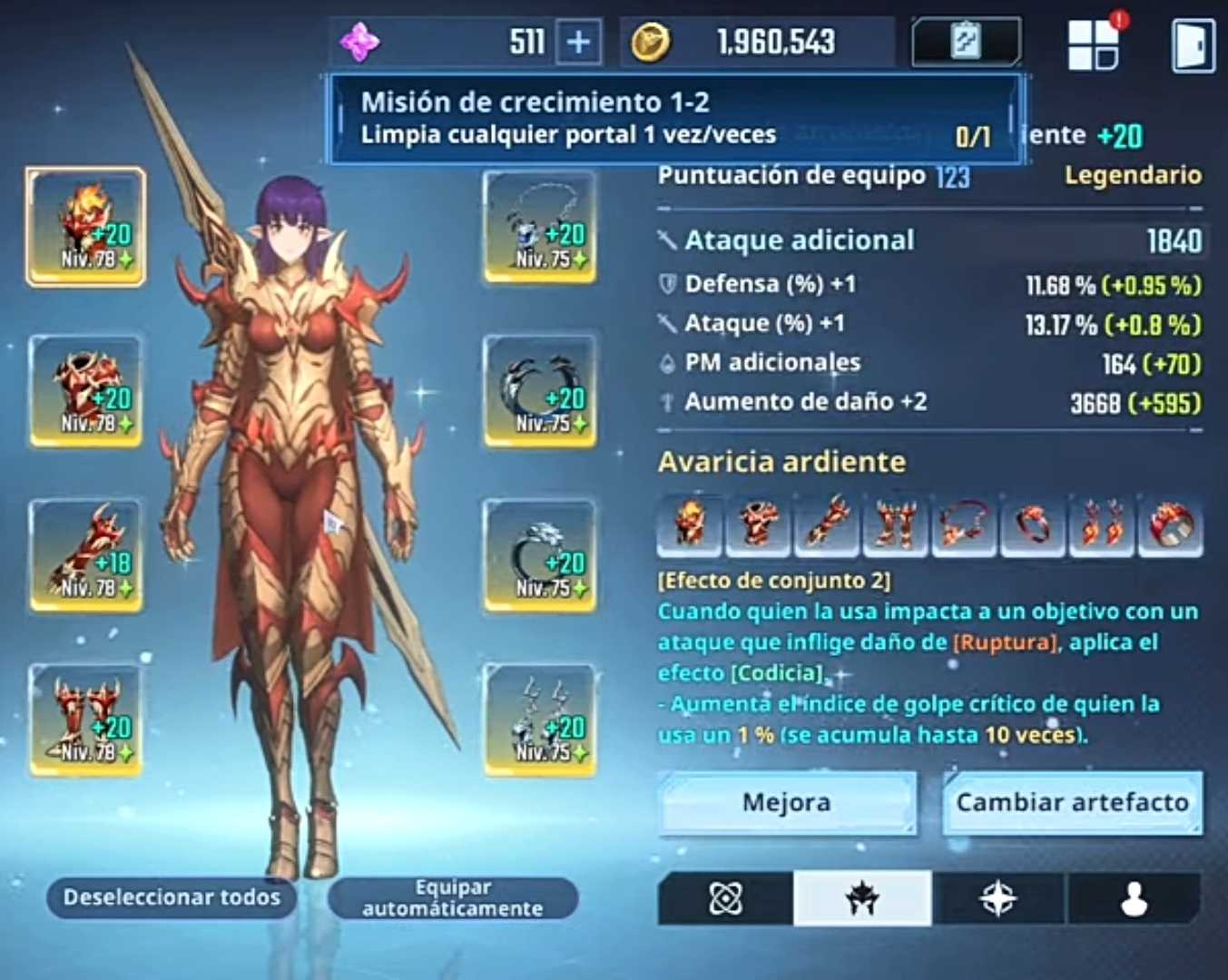
Task: Add more purple gems with plus button
Action: click(x=578, y=42)
